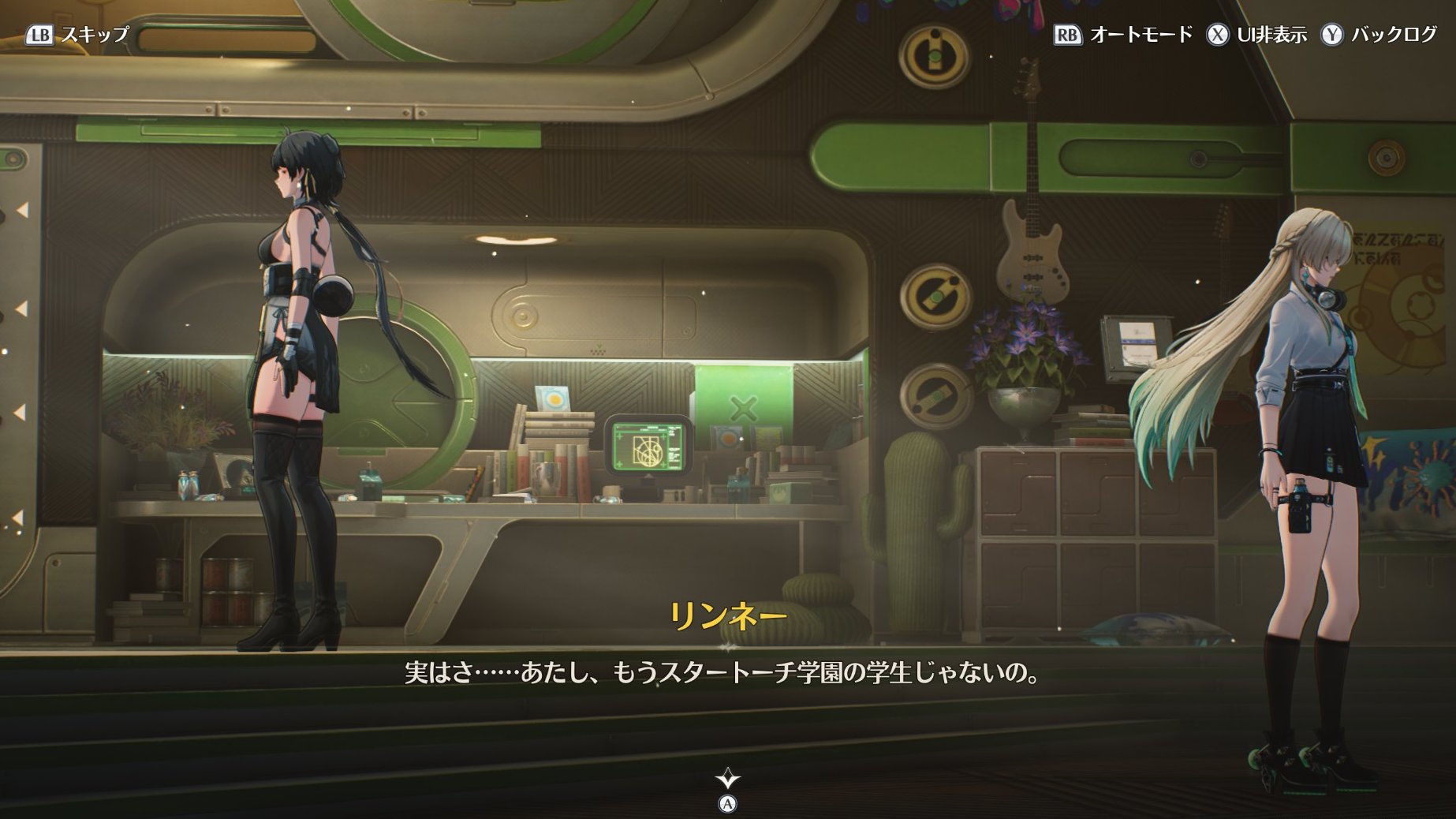
Task: Skip the cutscene with the スキップ button
Action: pyautogui.click(x=77, y=35)
